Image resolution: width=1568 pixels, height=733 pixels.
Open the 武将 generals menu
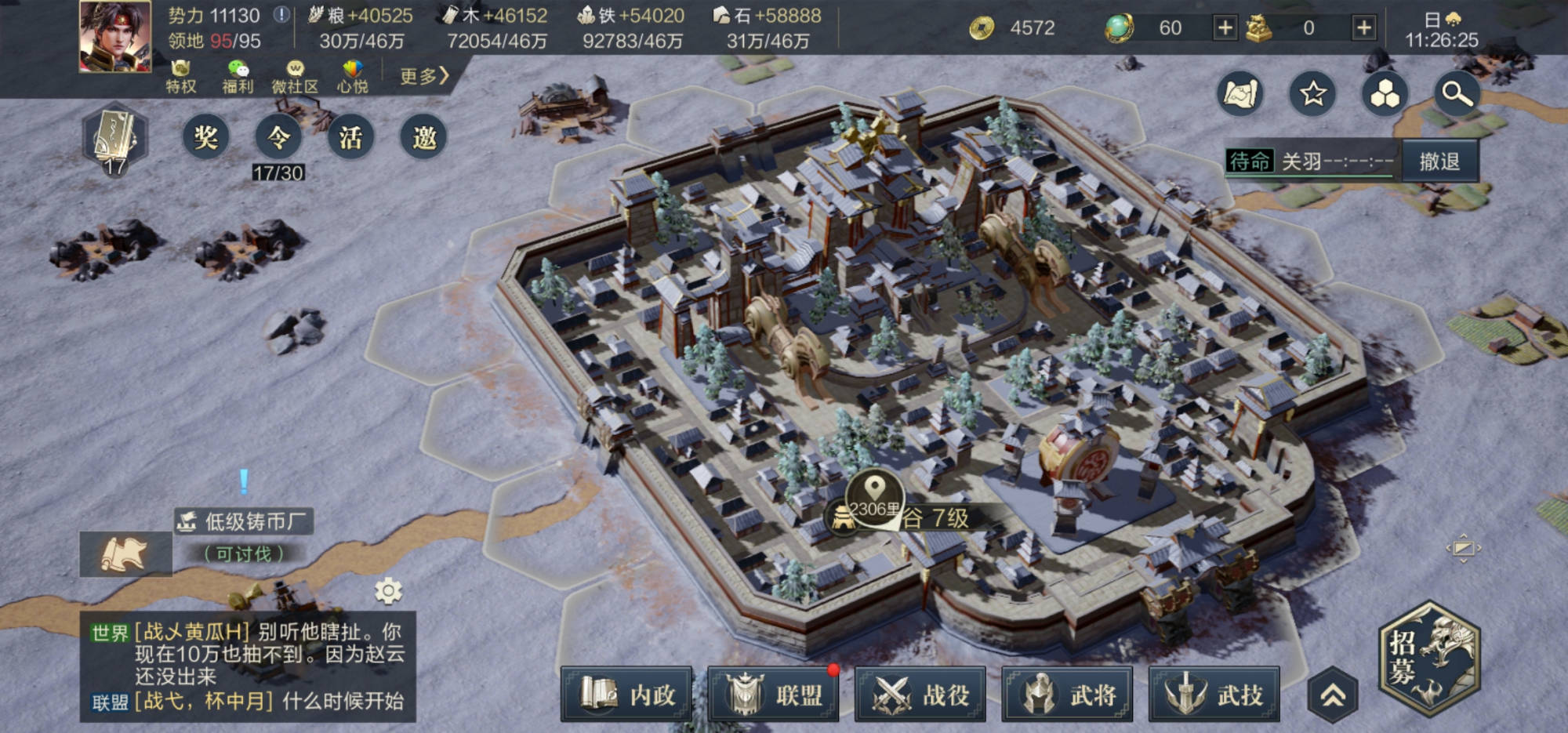pyautogui.click(x=1067, y=694)
